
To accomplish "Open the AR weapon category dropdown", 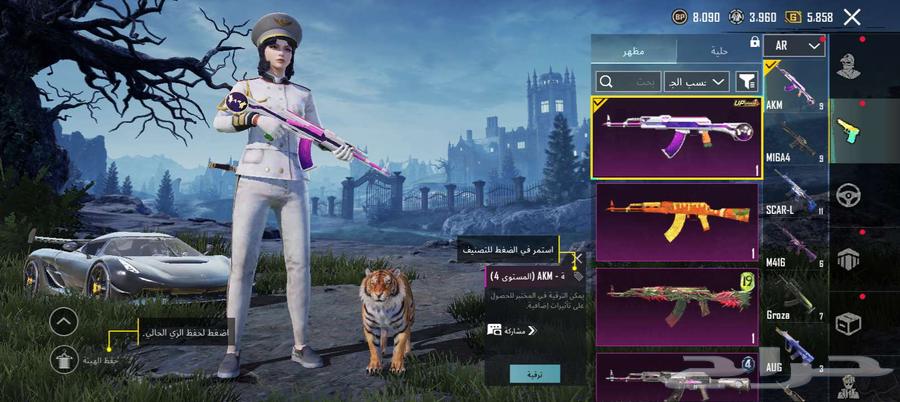I will [x=794, y=46].
